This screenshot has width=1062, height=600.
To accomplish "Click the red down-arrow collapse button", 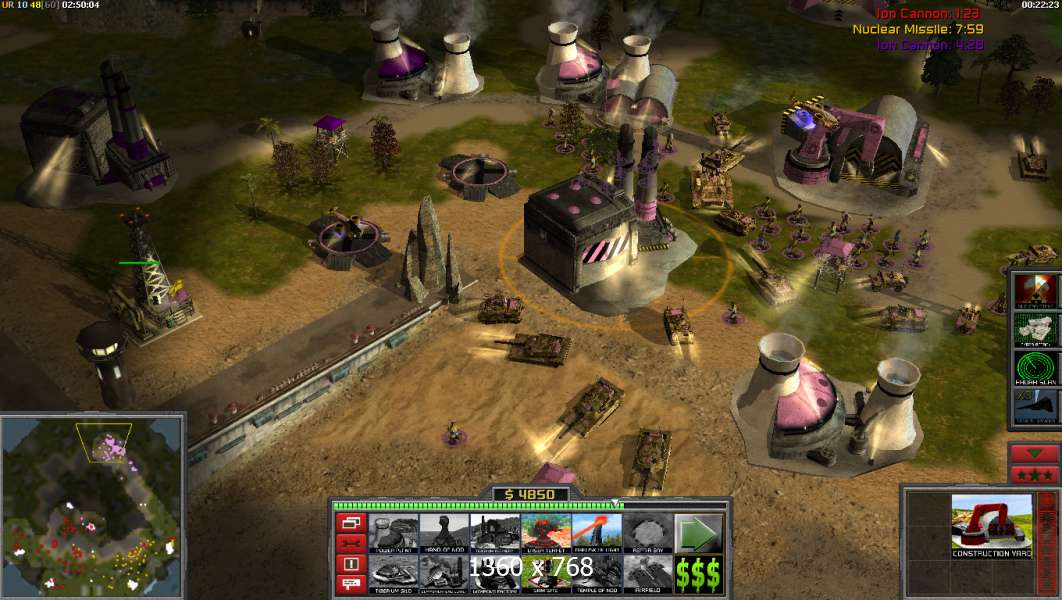I will pos(1034,453).
